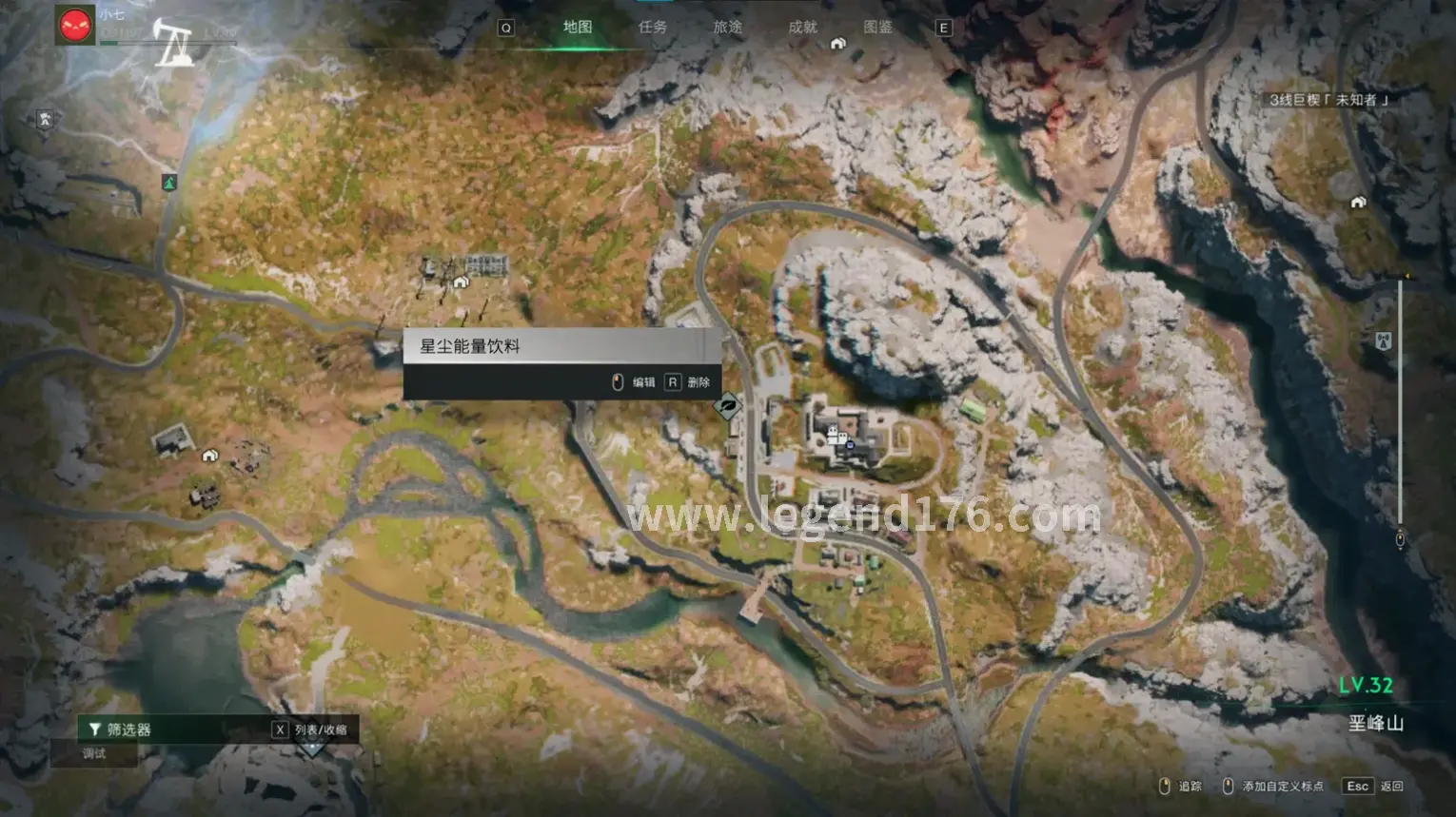Click the 调试 debug button
Image resolution: width=1456 pixels, height=817 pixels.
click(x=95, y=753)
